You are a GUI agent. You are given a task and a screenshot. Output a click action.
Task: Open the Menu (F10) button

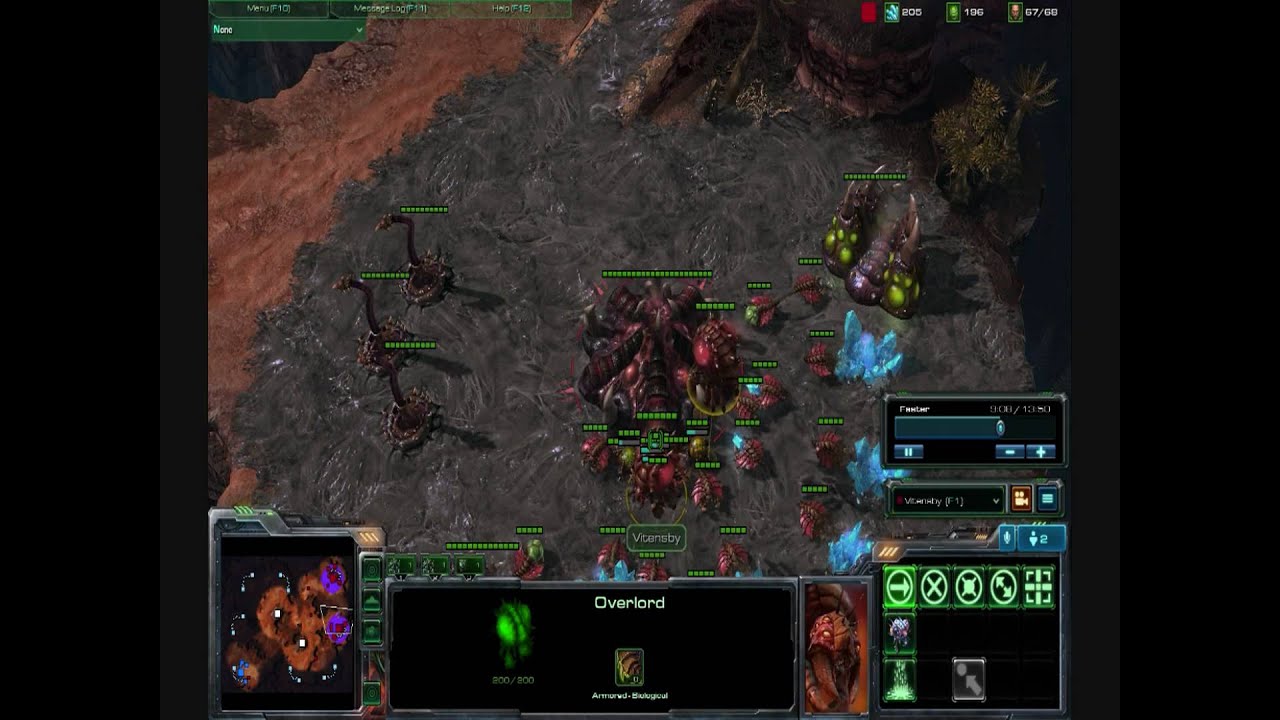[268, 9]
